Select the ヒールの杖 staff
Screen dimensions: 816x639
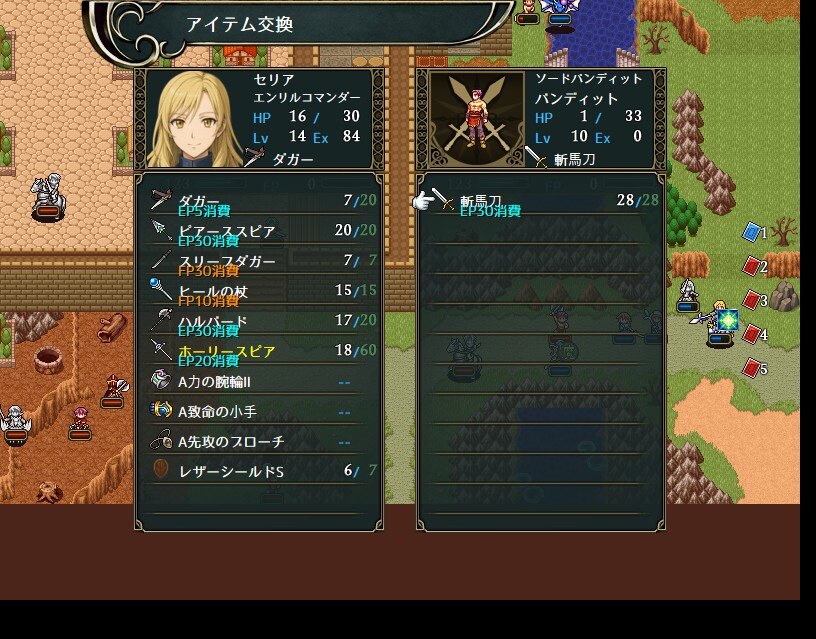pyautogui.click(x=258, y=291)
